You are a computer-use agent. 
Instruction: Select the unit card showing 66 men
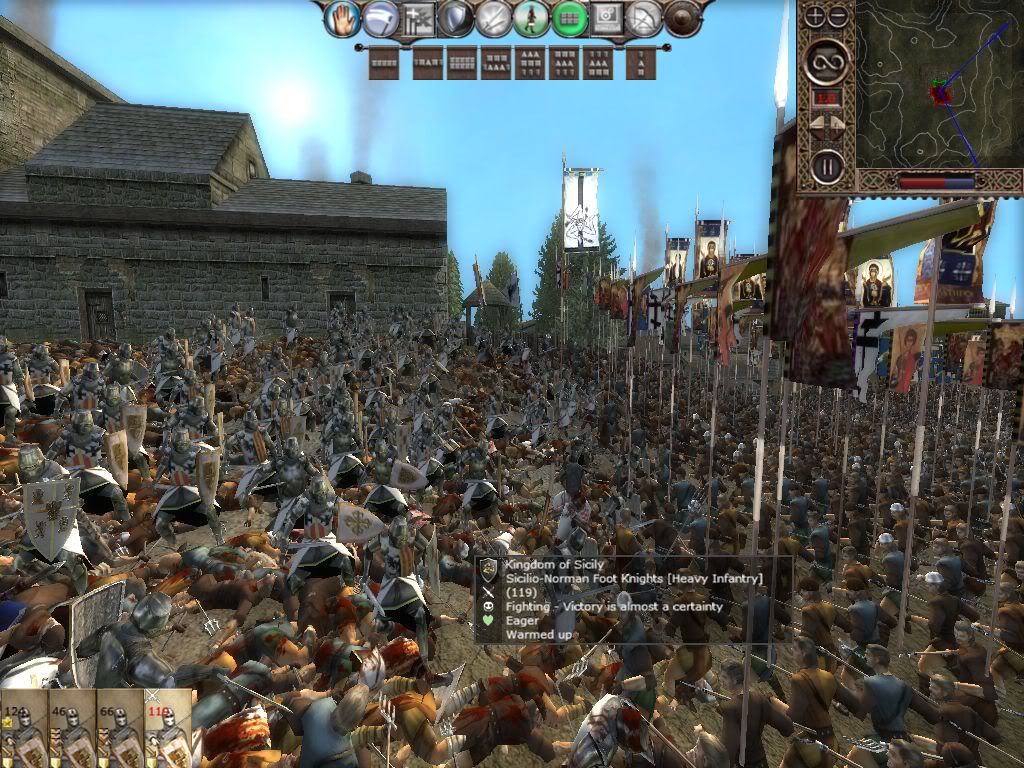(x=119, y=728)
